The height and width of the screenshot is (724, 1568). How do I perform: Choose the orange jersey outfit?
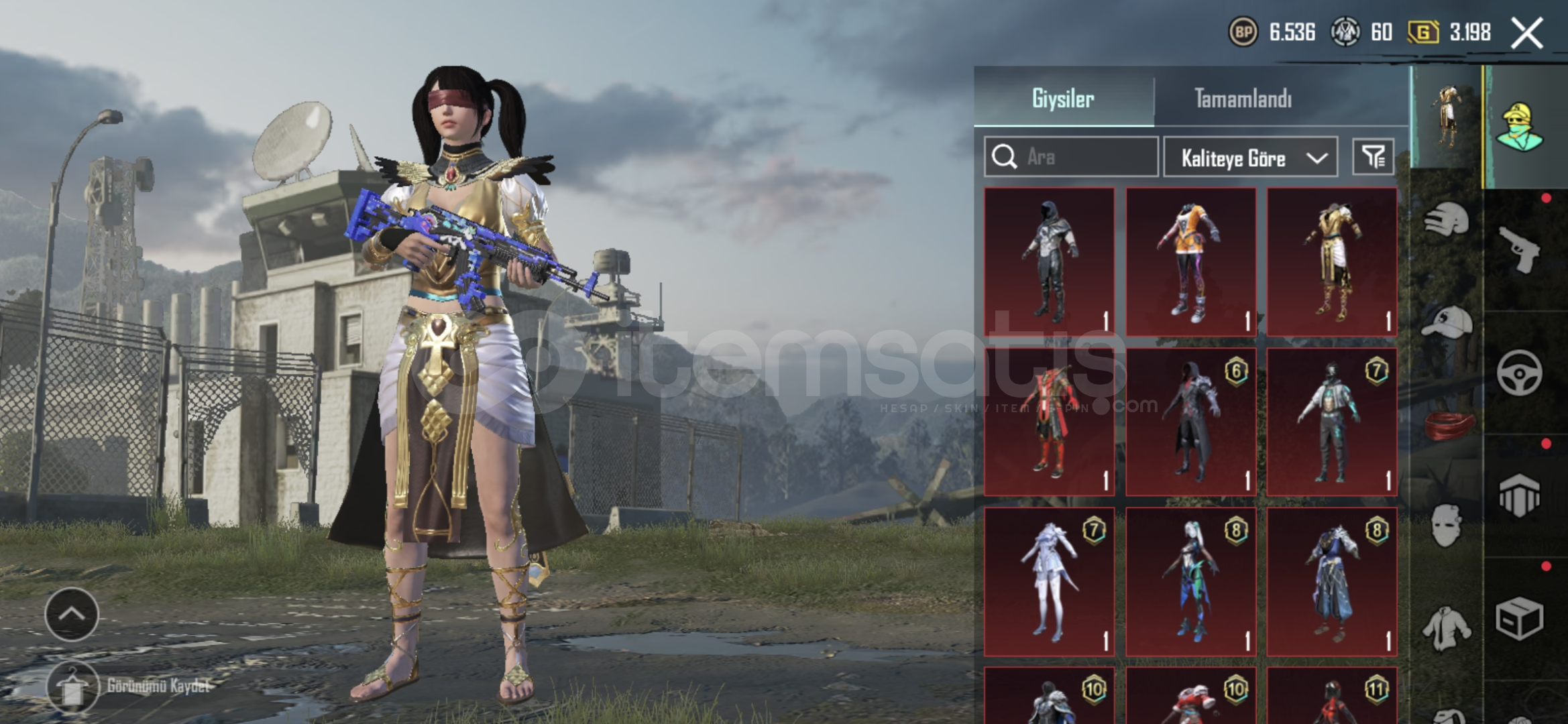point(1191,261)
